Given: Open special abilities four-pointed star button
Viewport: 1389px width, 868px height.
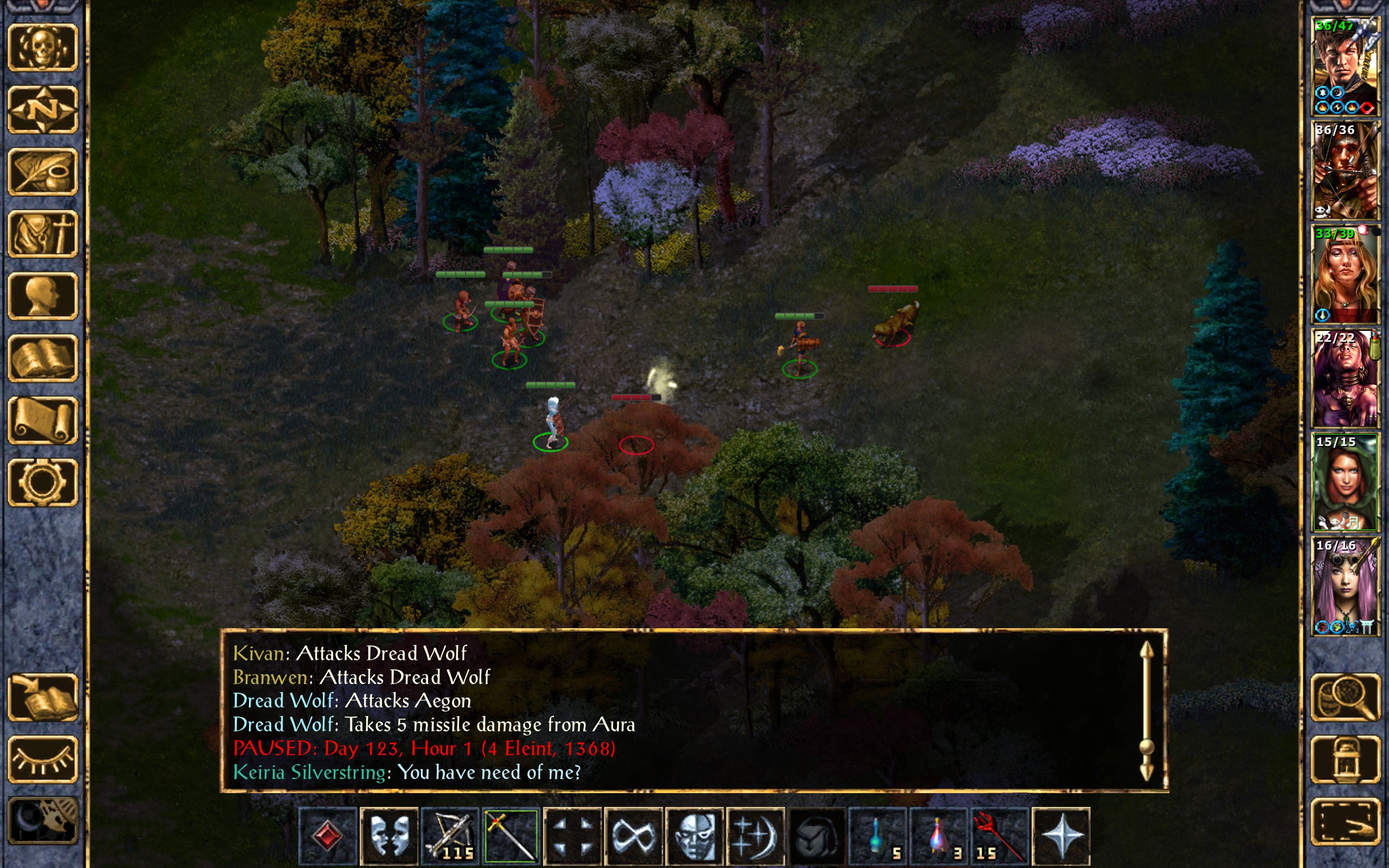Looking at the screenshot, I should point(1061,835).
